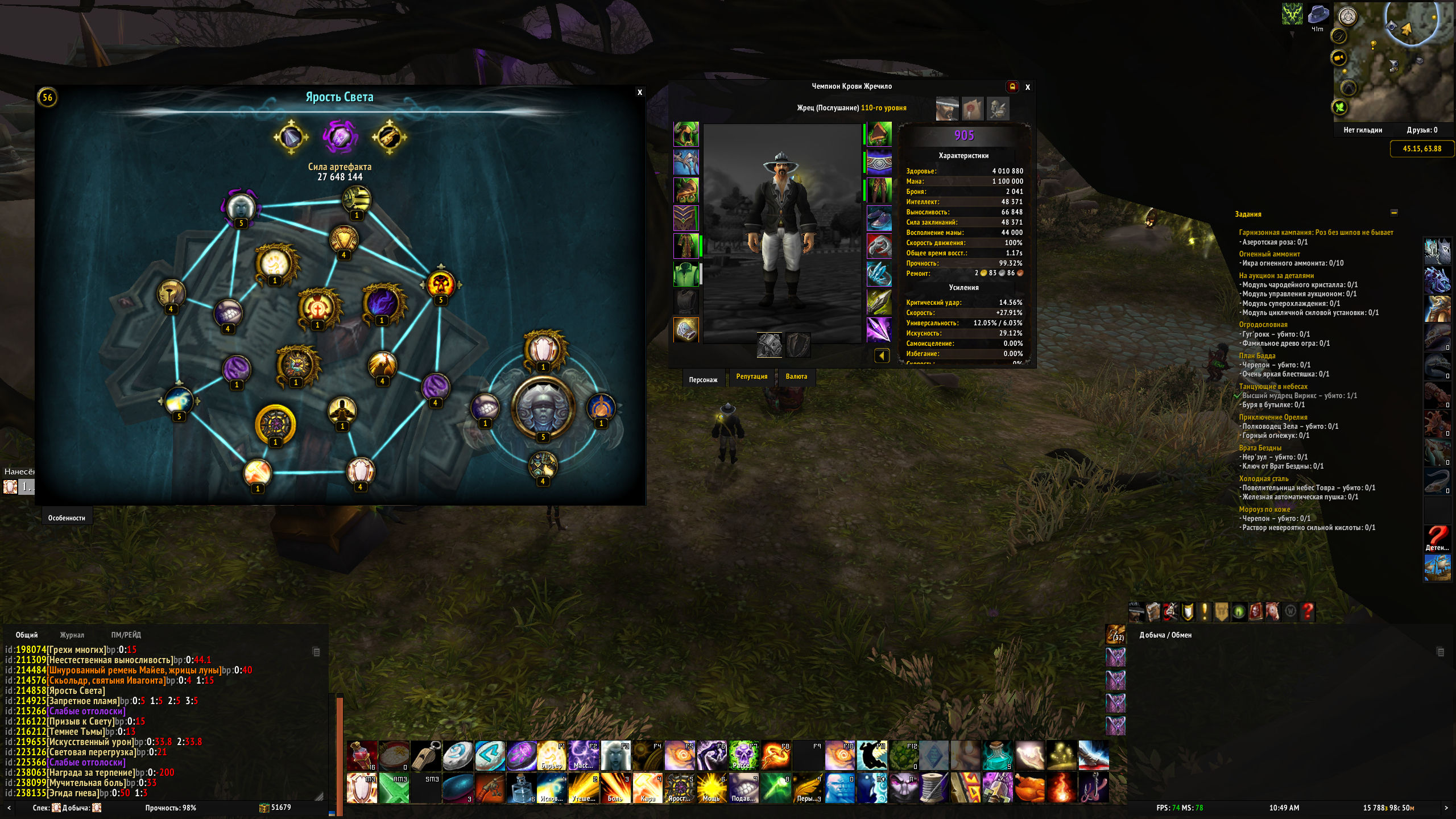Screen dimensions: 1456x819
Task: Switch to the Репутация tab
Action: click(751, 377)
